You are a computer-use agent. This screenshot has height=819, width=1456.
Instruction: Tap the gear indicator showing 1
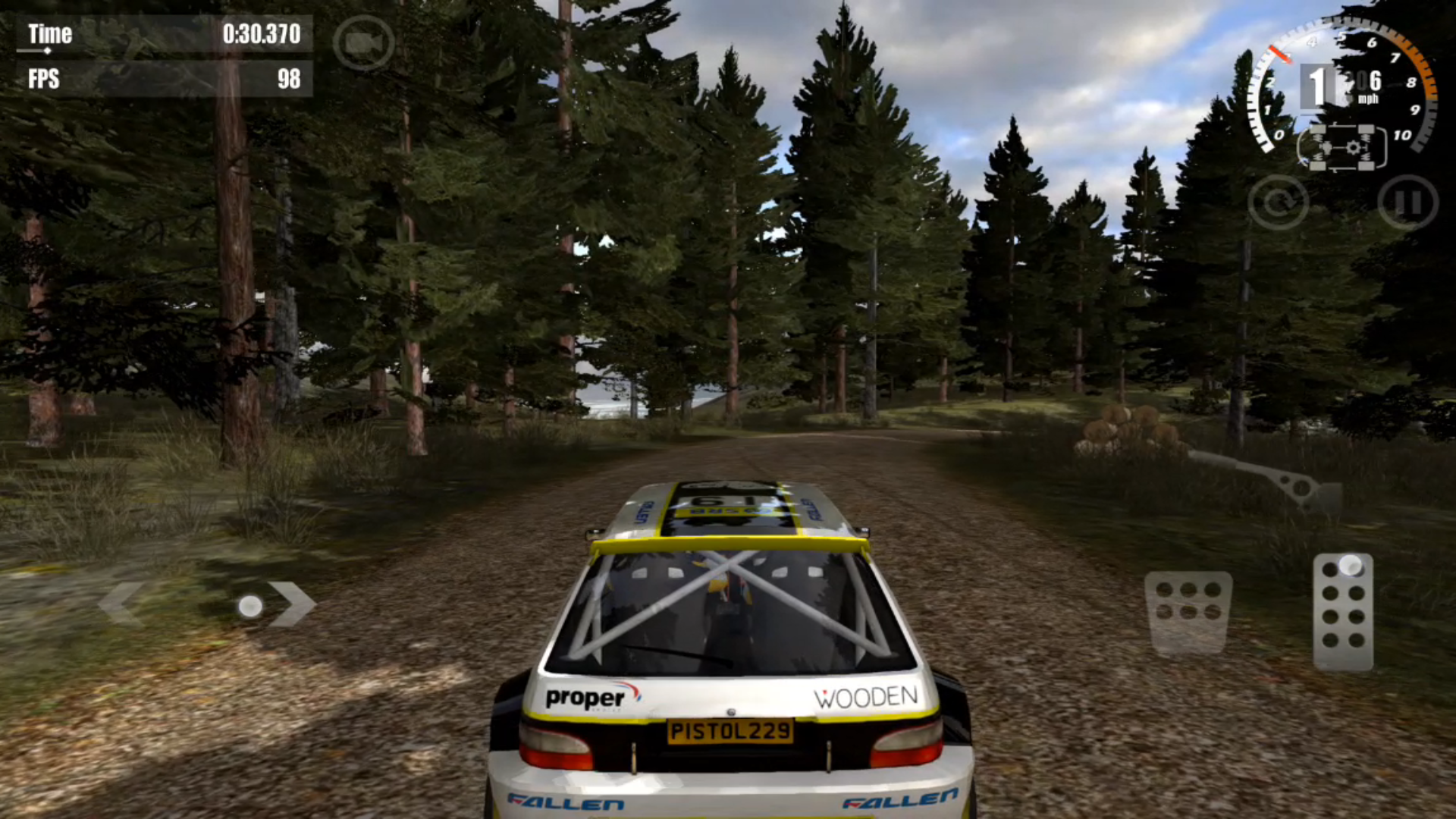click(x=1316, y=86)
